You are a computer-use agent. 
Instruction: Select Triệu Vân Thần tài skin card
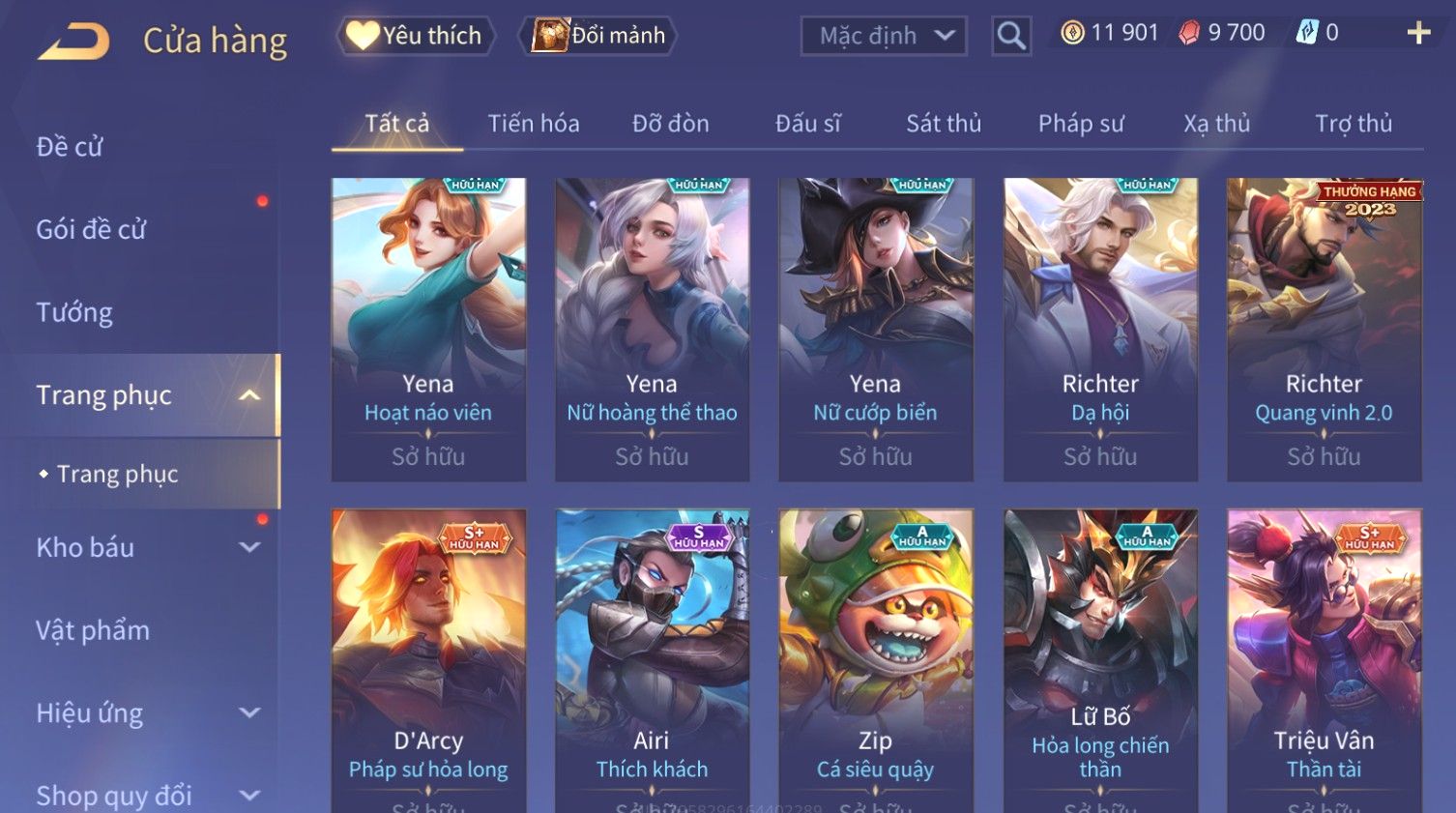click(1324, 657)
